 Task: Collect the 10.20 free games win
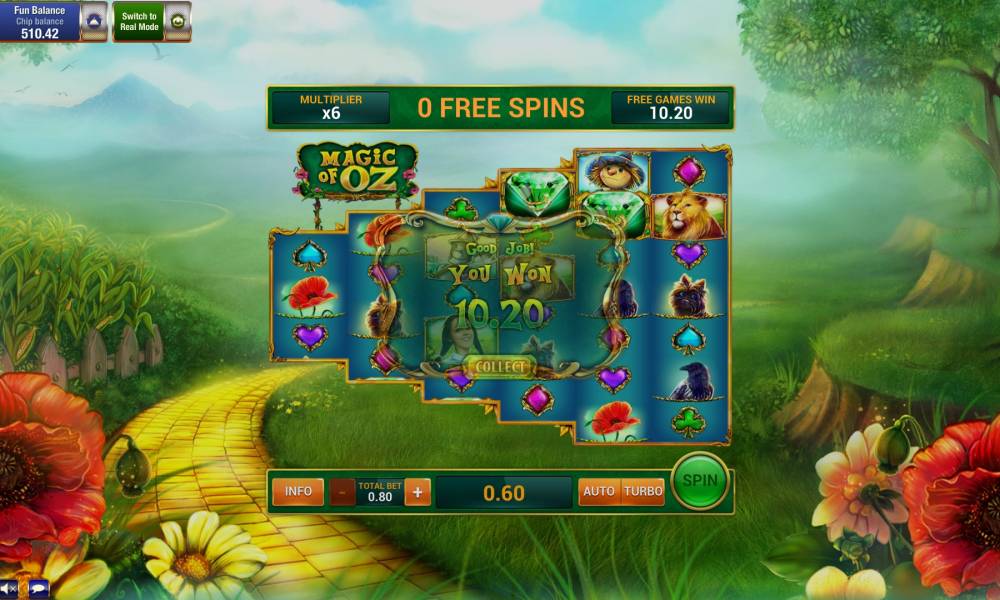click(499, 367)
